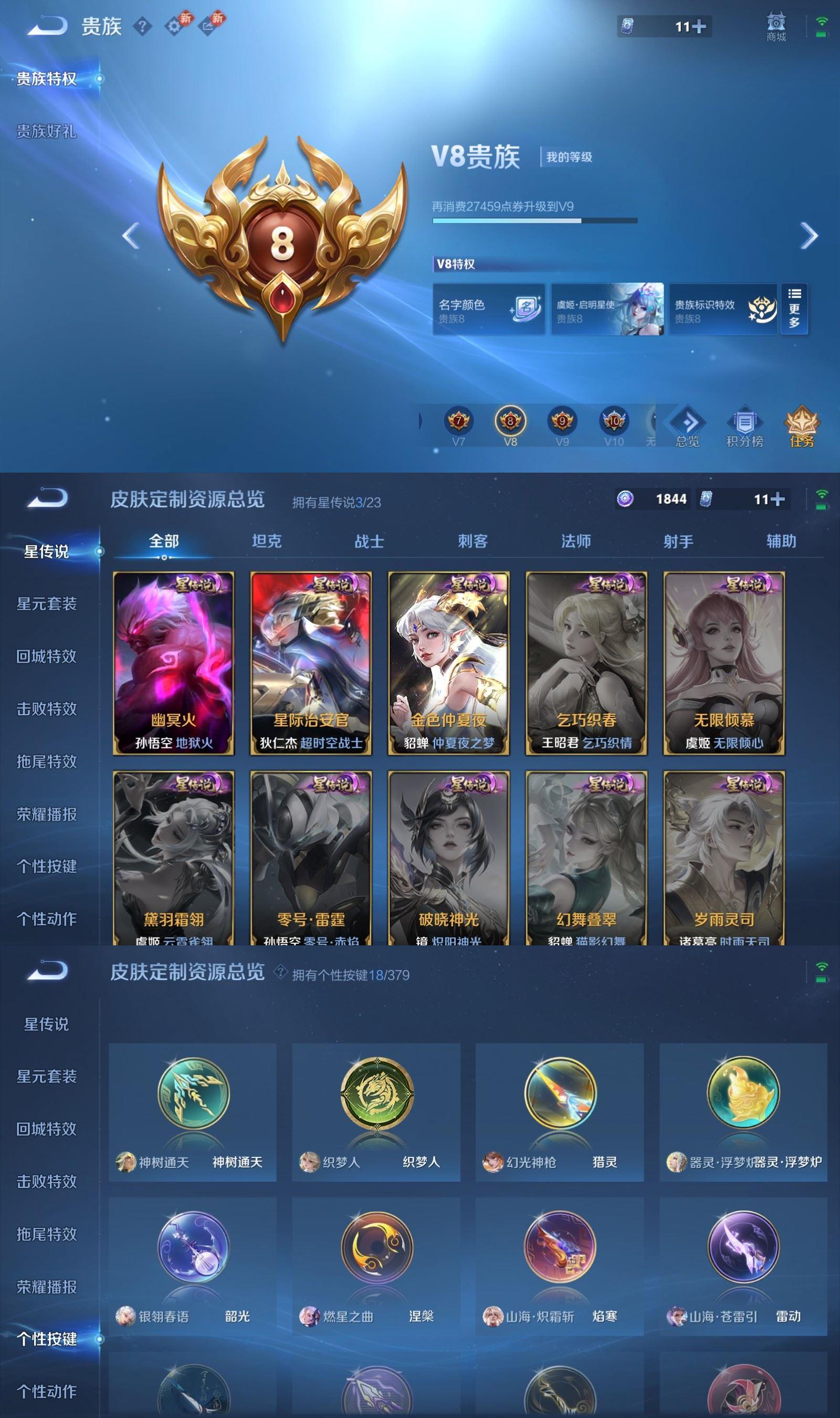Open the help question mark beside 贵族 title

coord(143,26)
